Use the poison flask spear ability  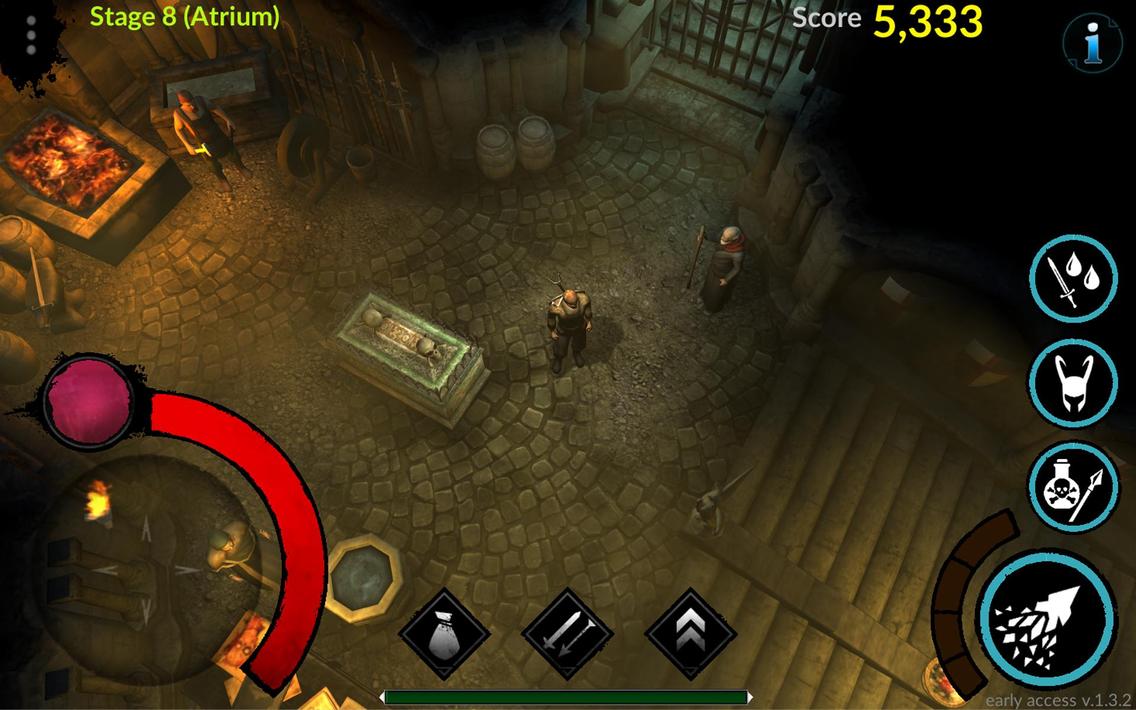click(1073, 487)
